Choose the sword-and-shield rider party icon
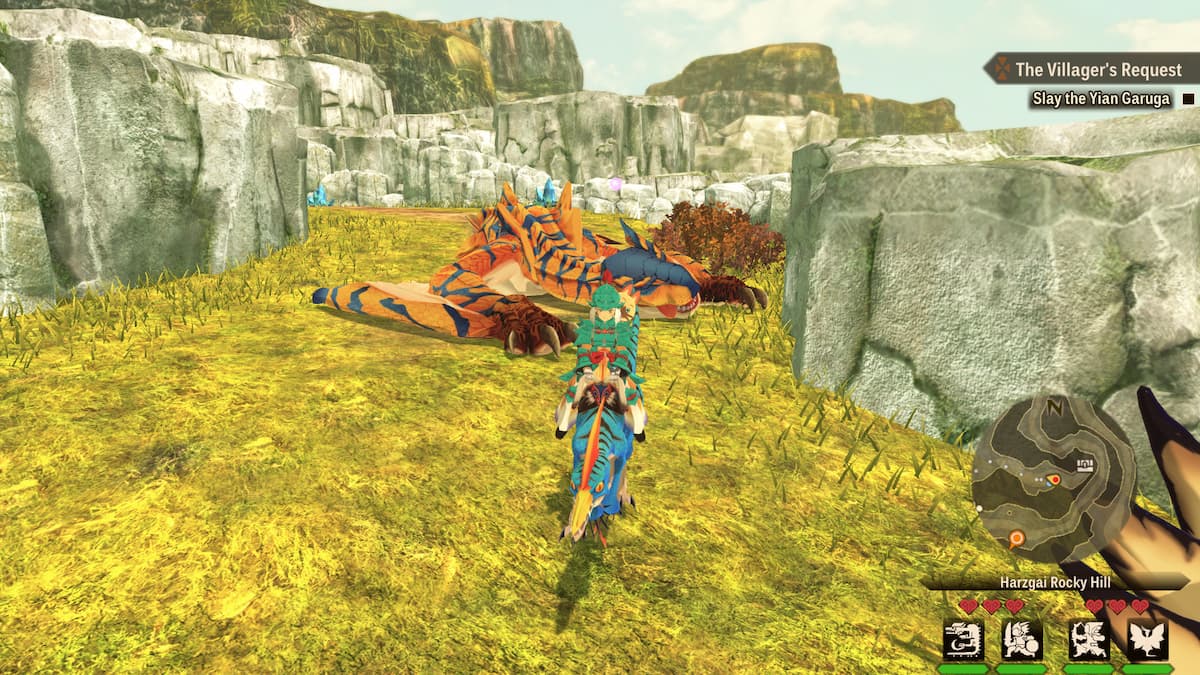 (1022, 639)
